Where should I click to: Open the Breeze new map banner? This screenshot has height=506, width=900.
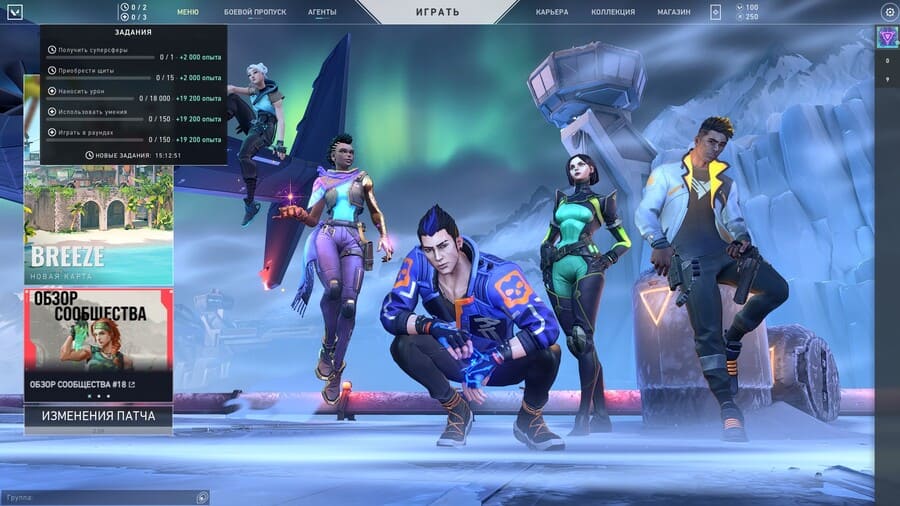pyautogui.click(x=98, y=226)
